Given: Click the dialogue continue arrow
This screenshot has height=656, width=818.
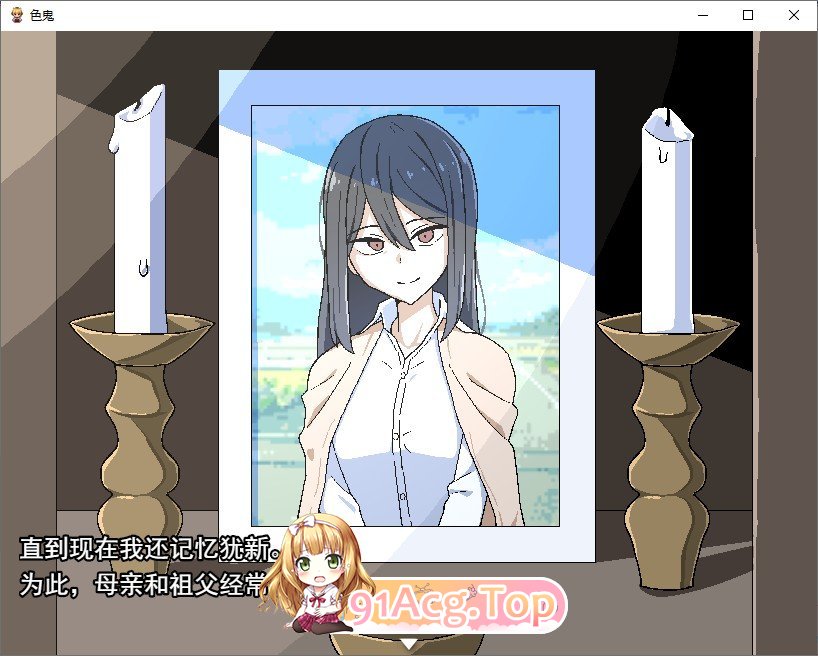Looking at the screenshot, I should pos(408,643).
